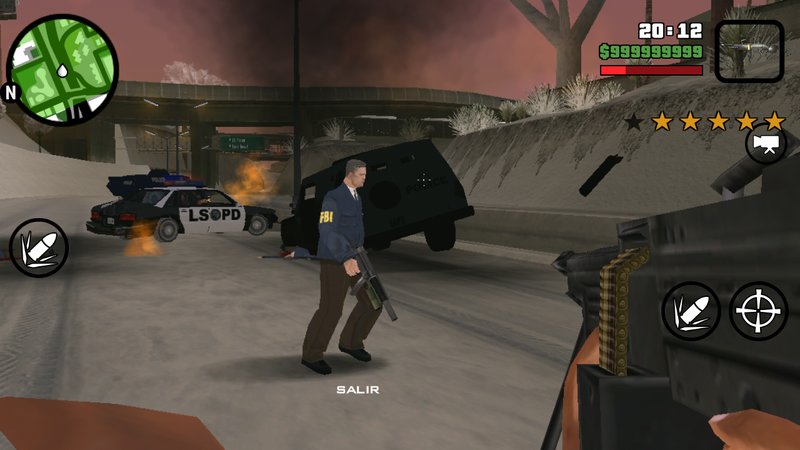
Task: Tap the SALIR exit label
Action: 357,389
